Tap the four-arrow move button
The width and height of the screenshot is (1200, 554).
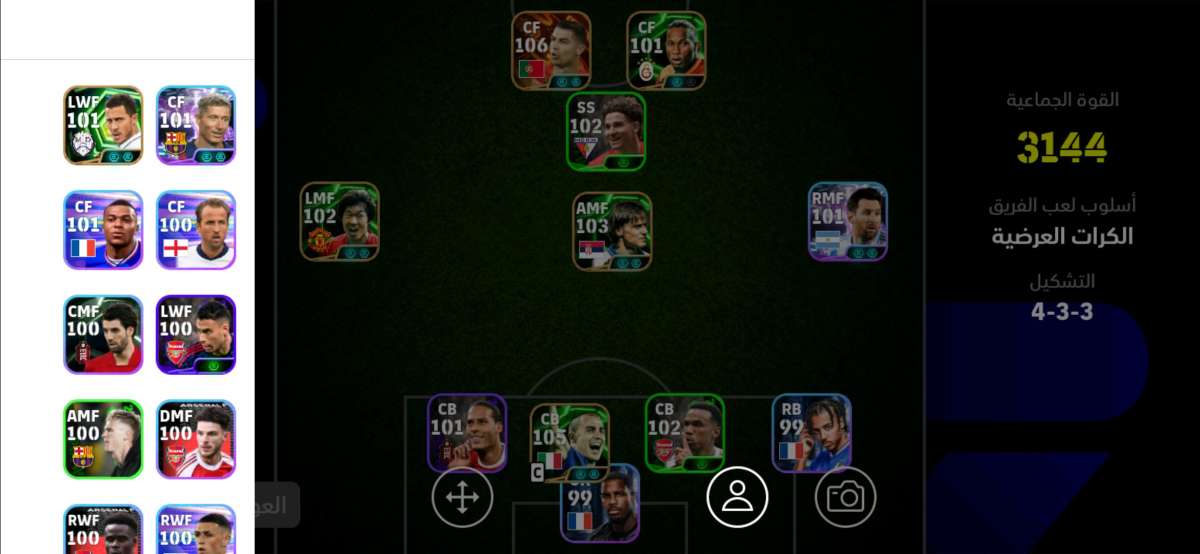click(x=462, y=497)
